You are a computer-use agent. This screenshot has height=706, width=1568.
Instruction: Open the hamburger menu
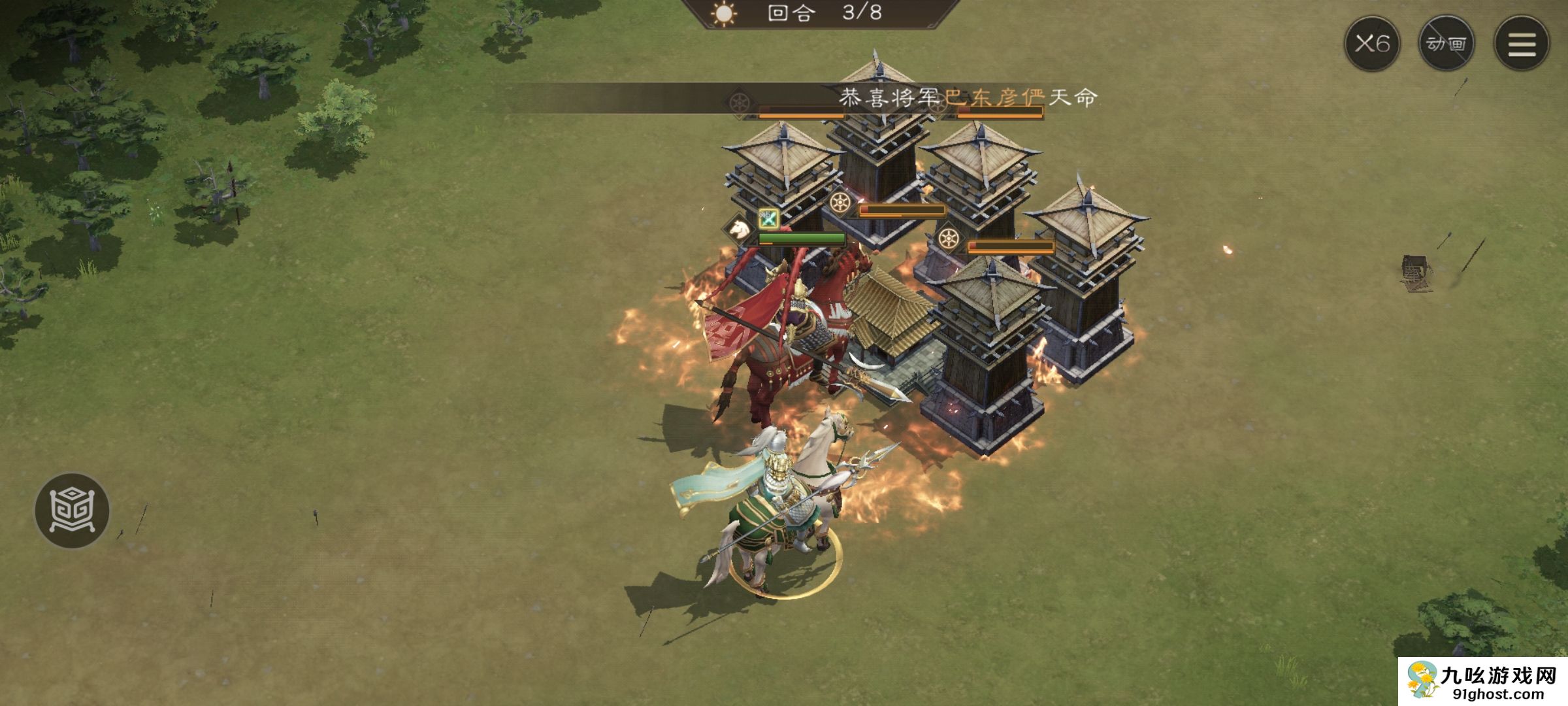[1522, 44]
